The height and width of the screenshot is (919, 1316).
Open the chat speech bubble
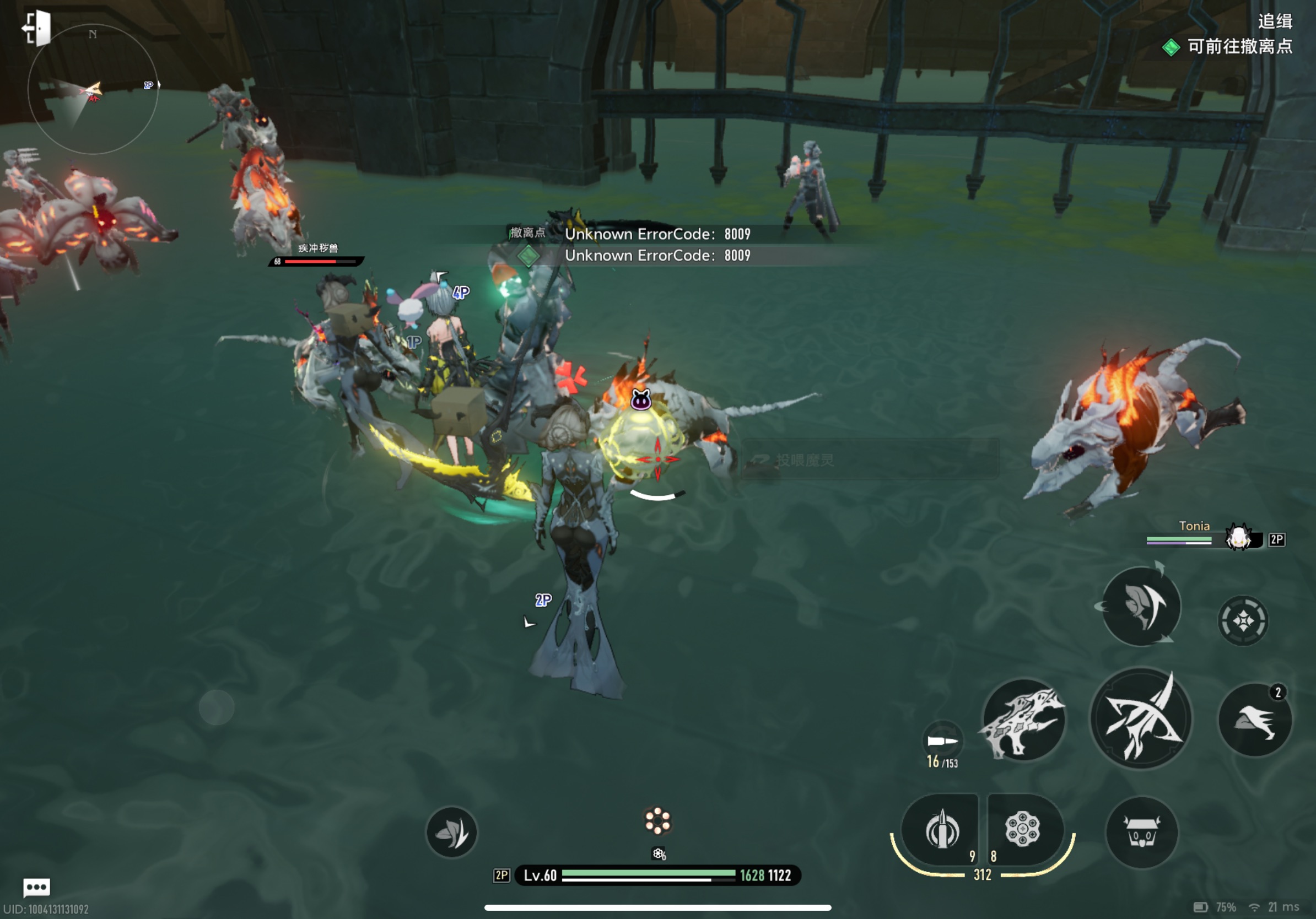pyautogui.click(x=37, y=888)
